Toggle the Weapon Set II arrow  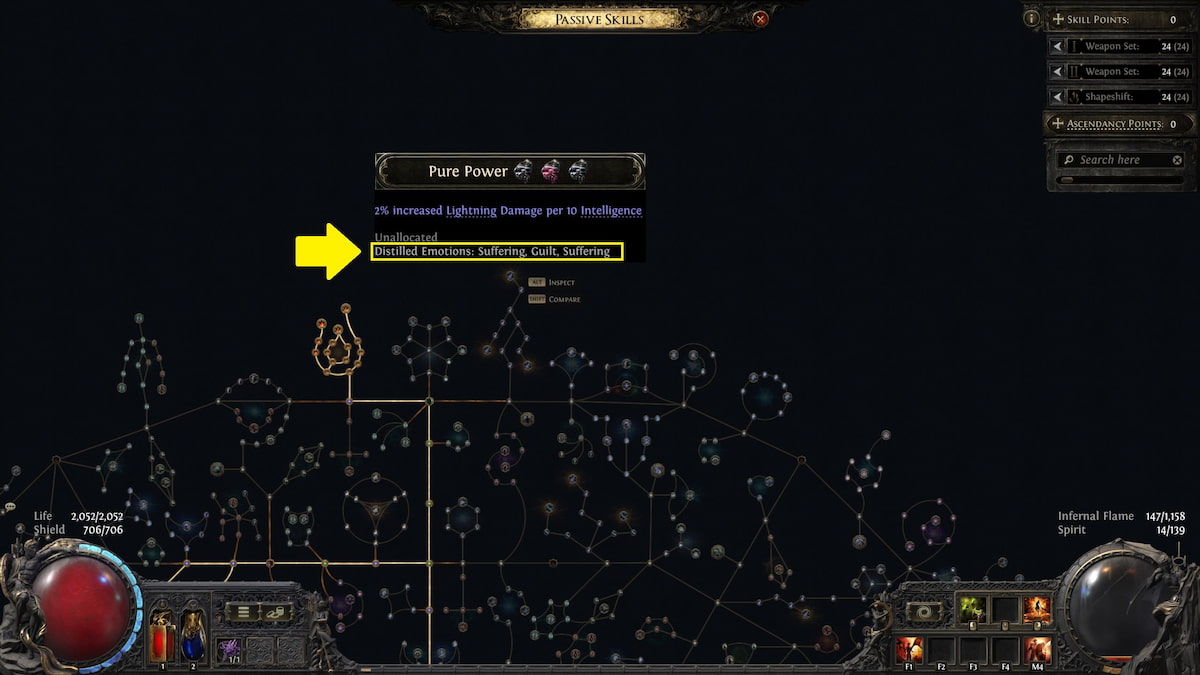1058,72
